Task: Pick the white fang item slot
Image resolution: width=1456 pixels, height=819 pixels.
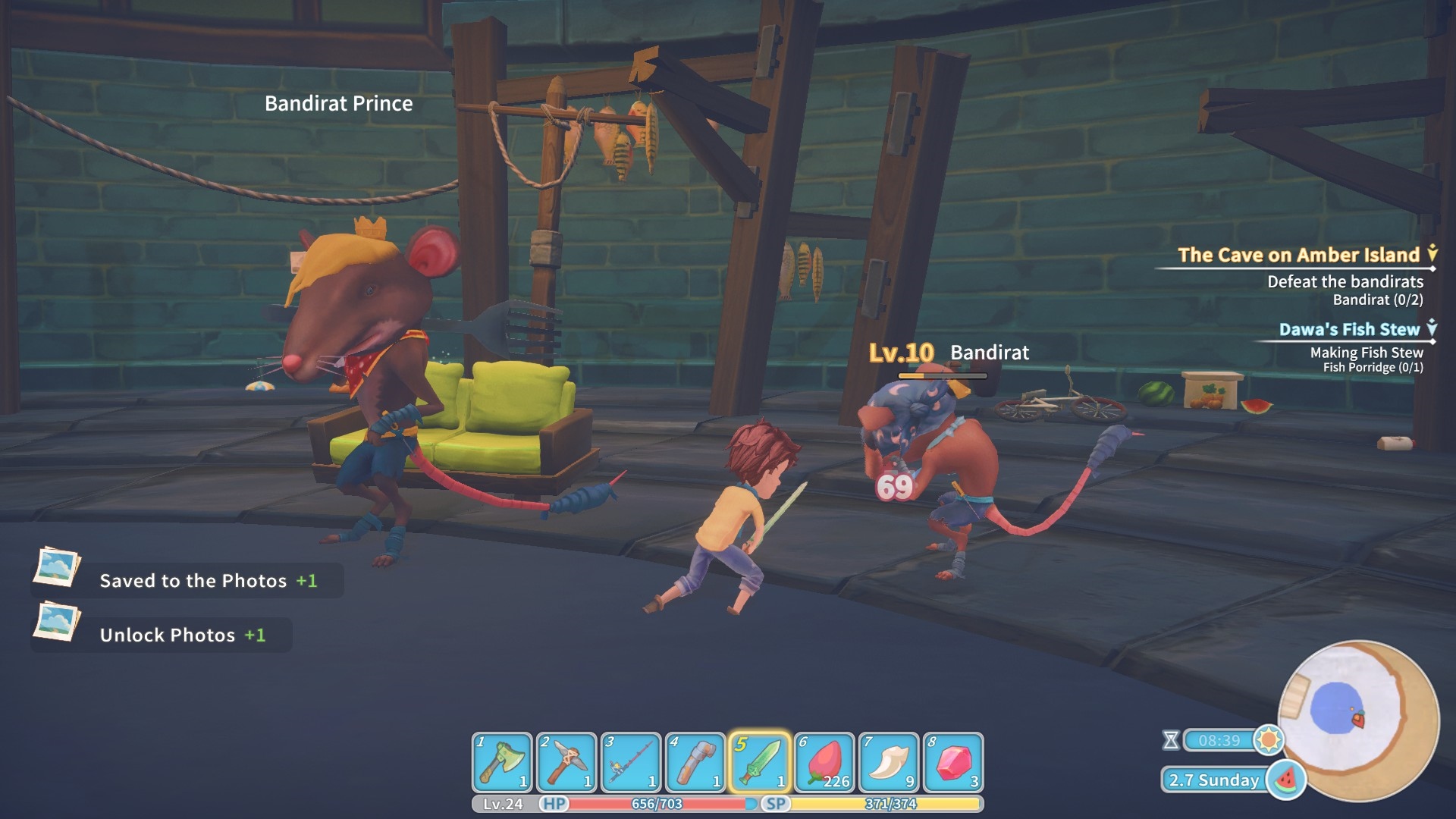Action: point(889,762)
